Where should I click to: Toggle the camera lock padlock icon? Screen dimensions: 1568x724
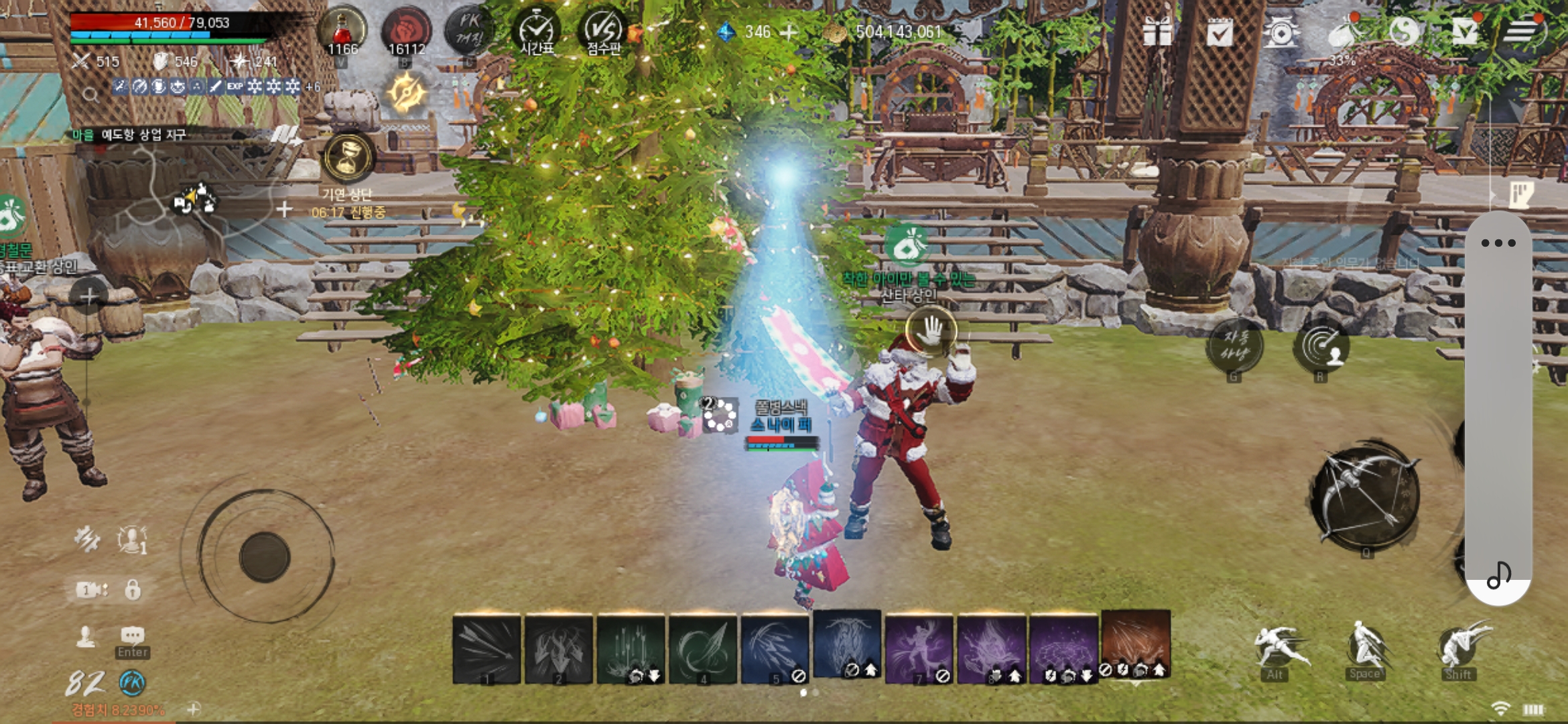pos(133,590)
